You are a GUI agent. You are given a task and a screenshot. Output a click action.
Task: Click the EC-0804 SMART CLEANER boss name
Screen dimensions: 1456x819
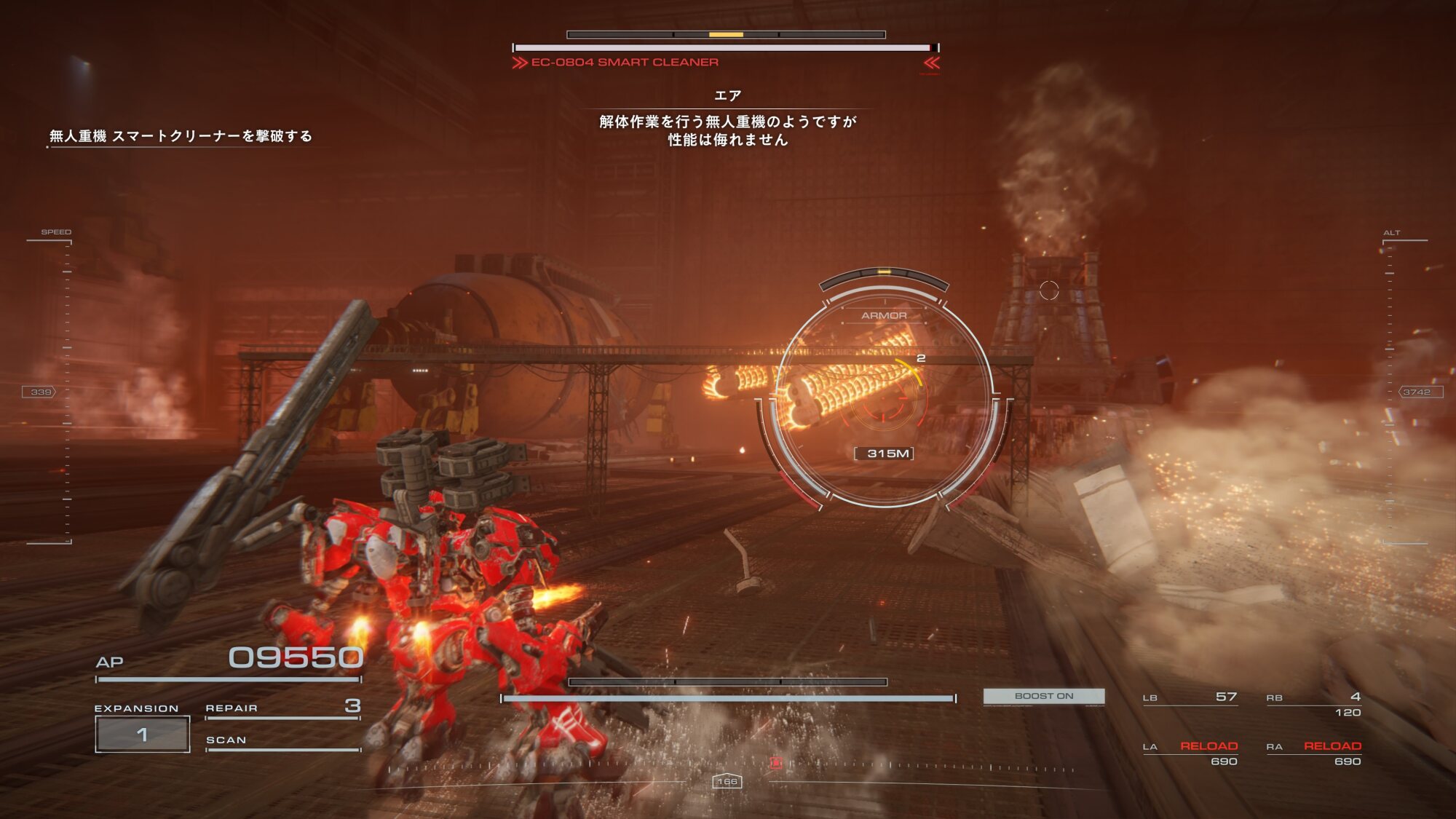click(x=625, y=63)
